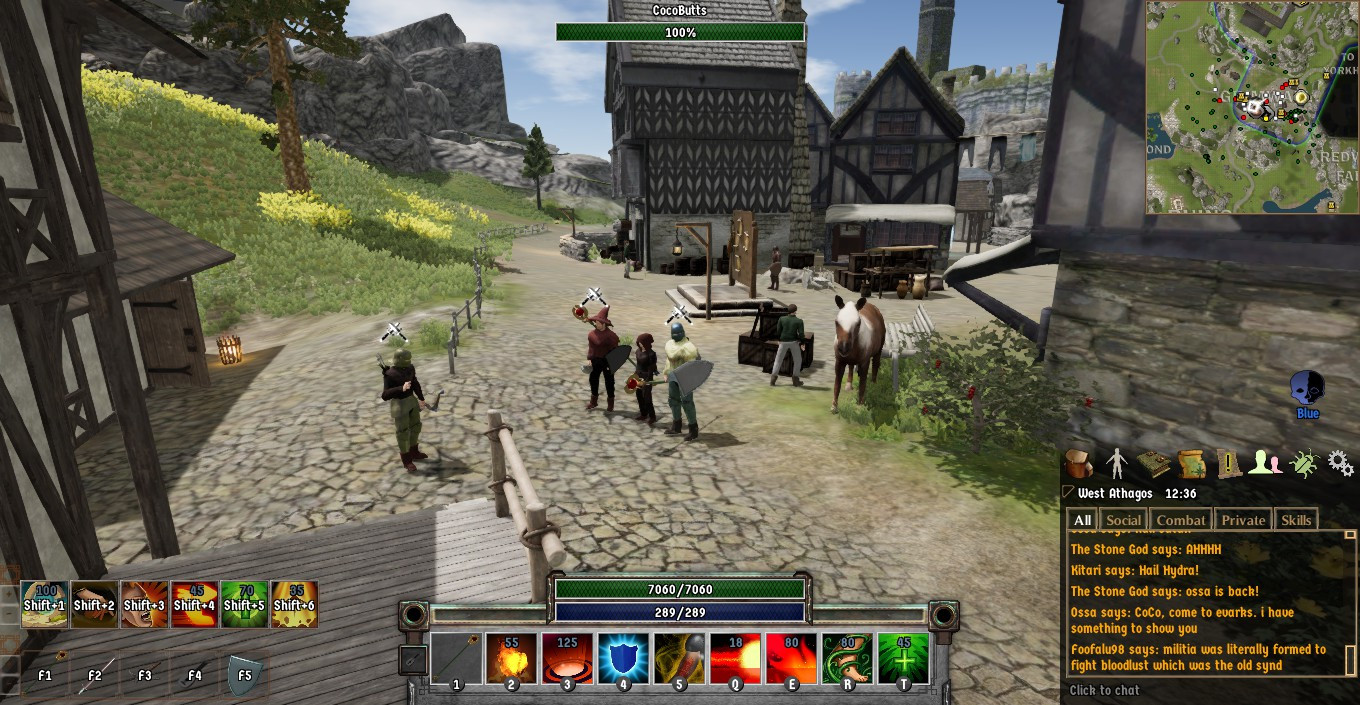This screenshot has height=705, width=1360.
Task: Activate the blue shield ability
Action: tap(624, 659)
